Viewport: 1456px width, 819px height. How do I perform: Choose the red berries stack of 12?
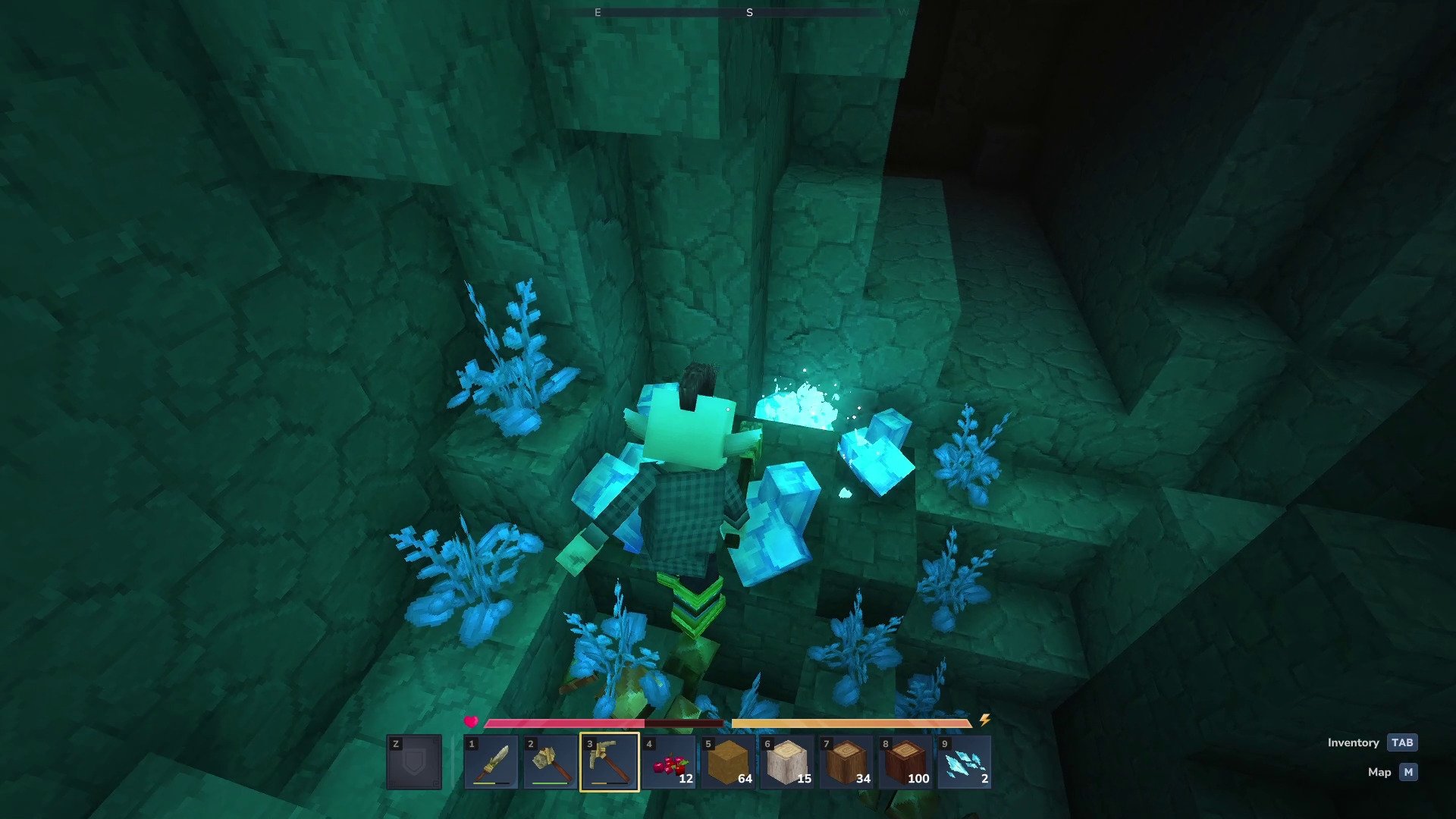tap(669, 762)
